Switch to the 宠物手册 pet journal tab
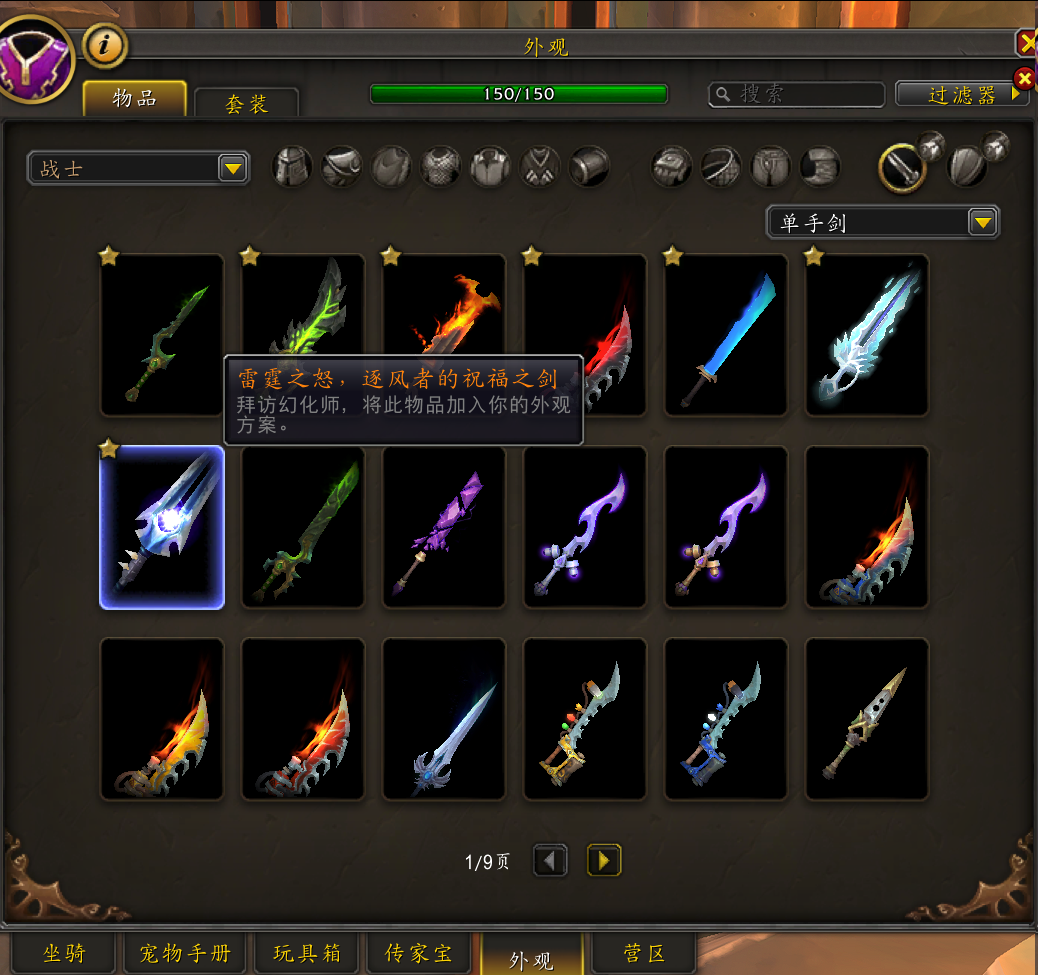The image size is (1038, 975). (185, 953)
